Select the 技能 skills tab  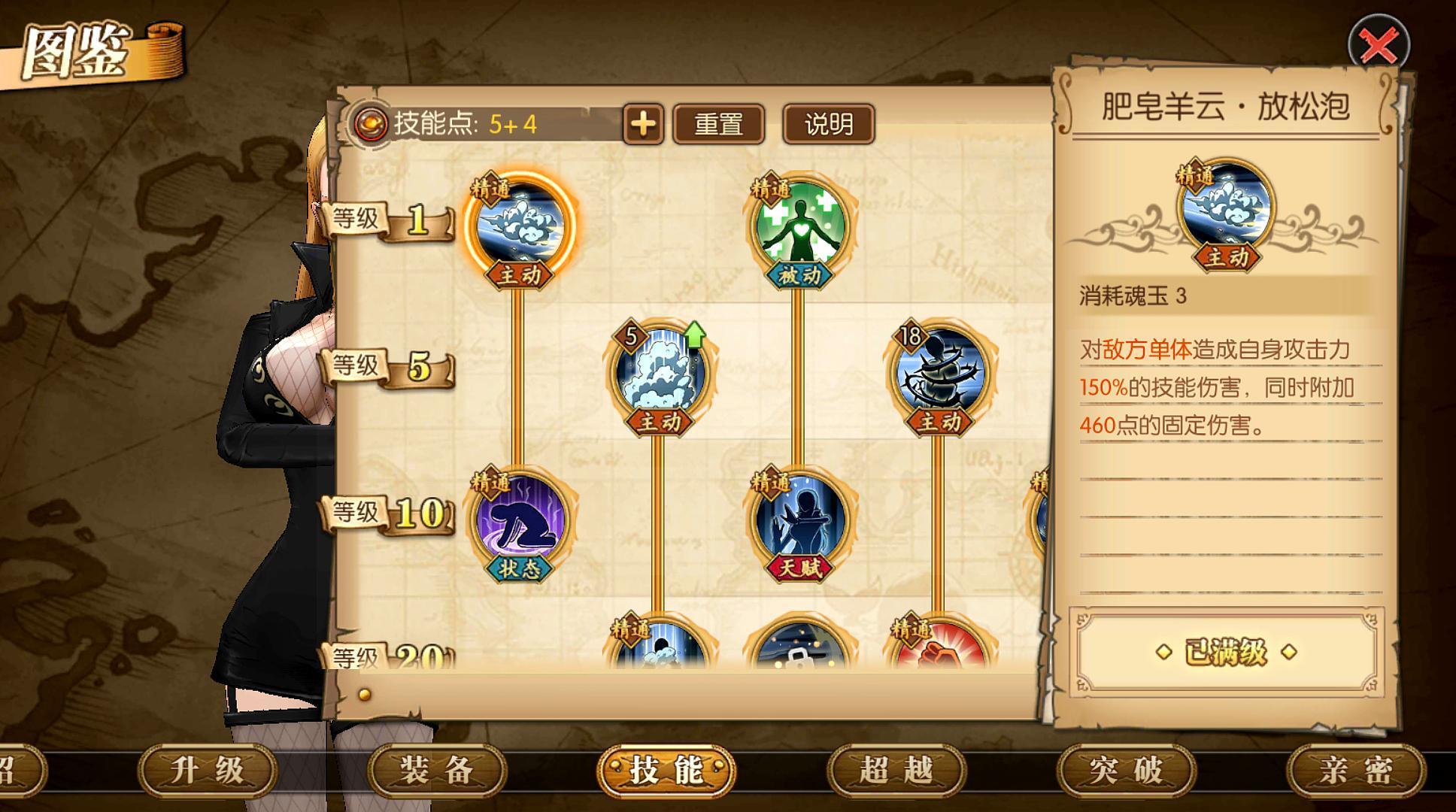coord(666,770)
